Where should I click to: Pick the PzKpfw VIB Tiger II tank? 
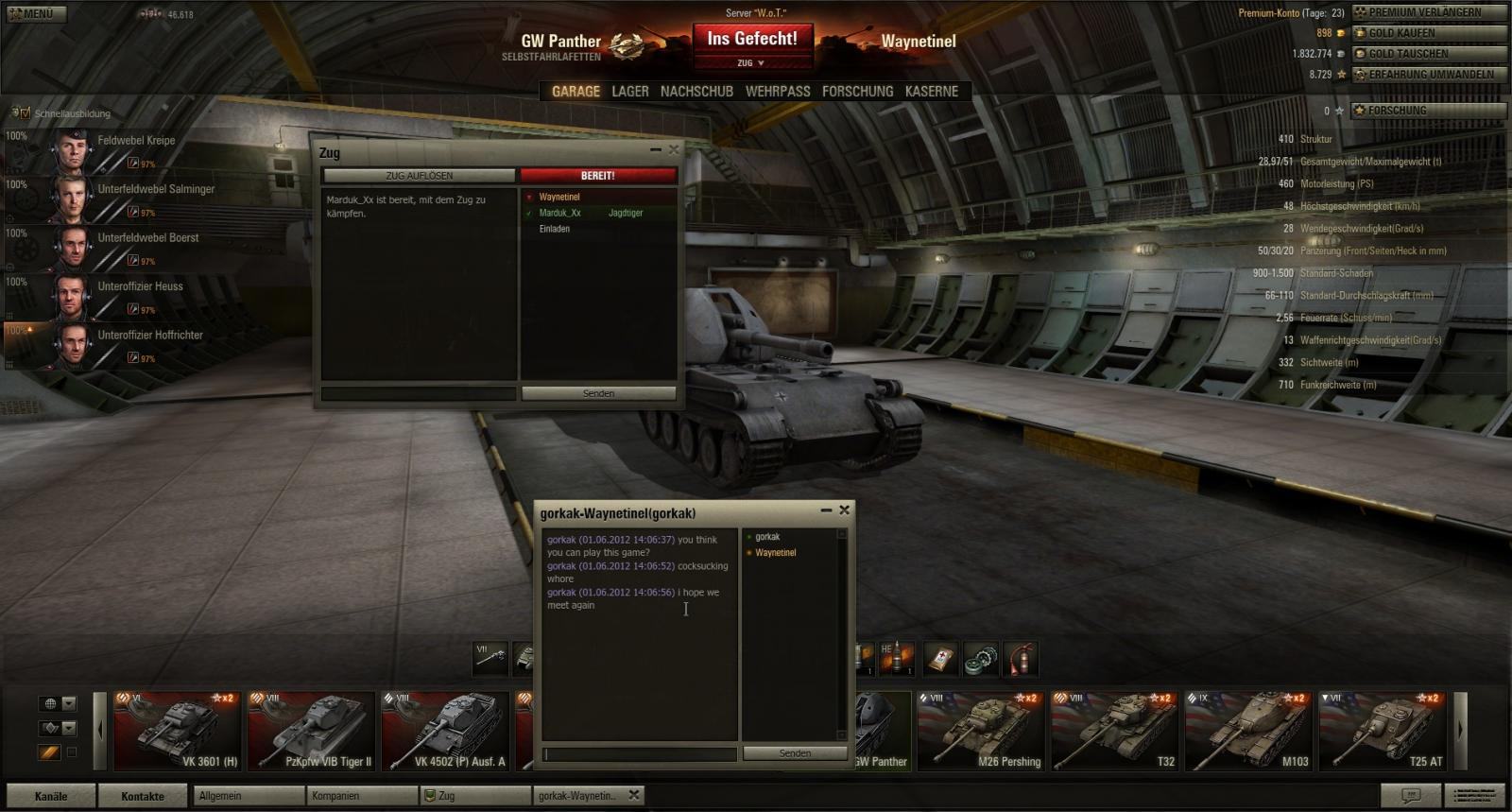pos(311,731)
